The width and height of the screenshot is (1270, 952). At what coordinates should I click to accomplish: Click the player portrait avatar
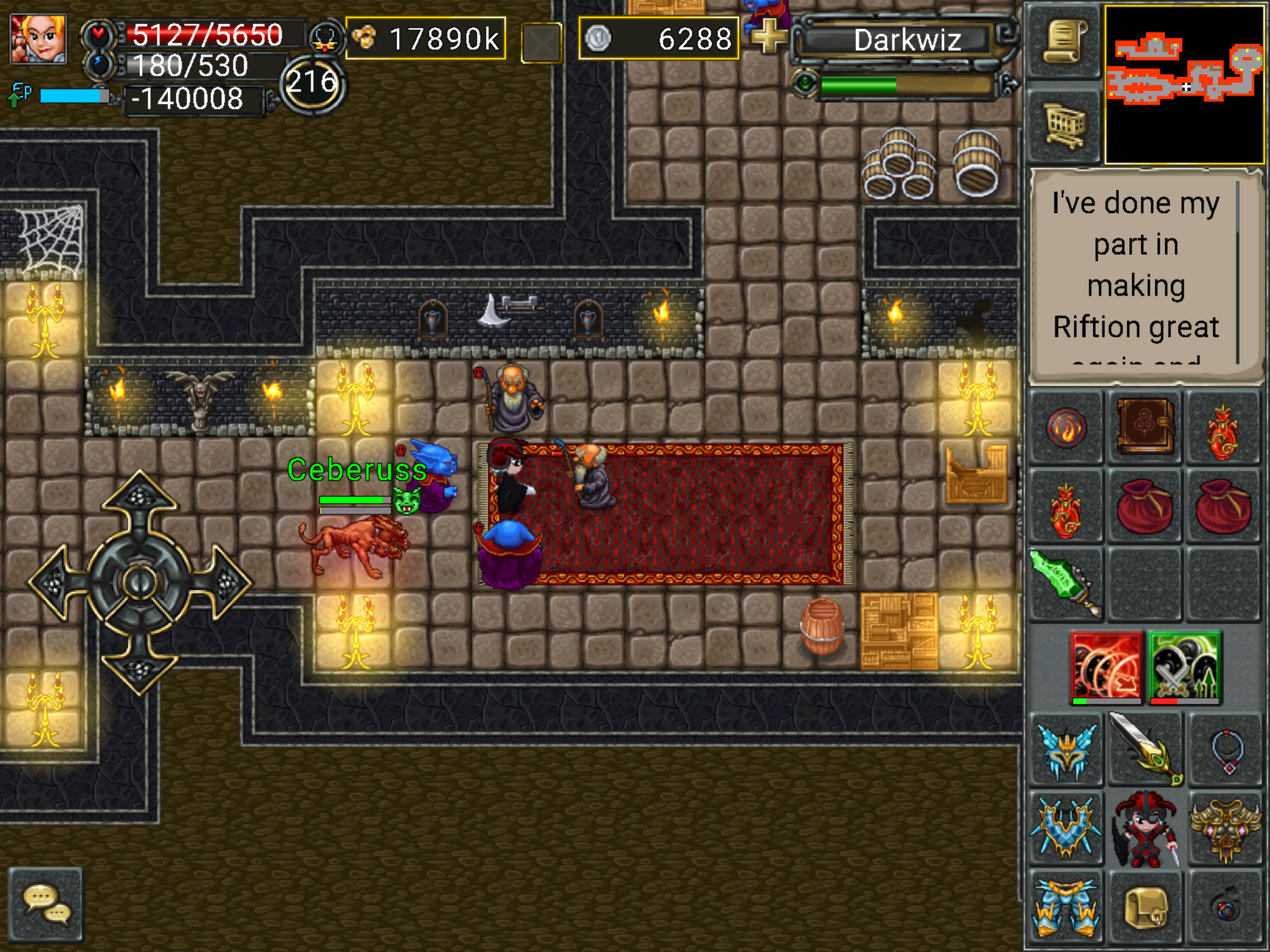click(x=38, y=38)
